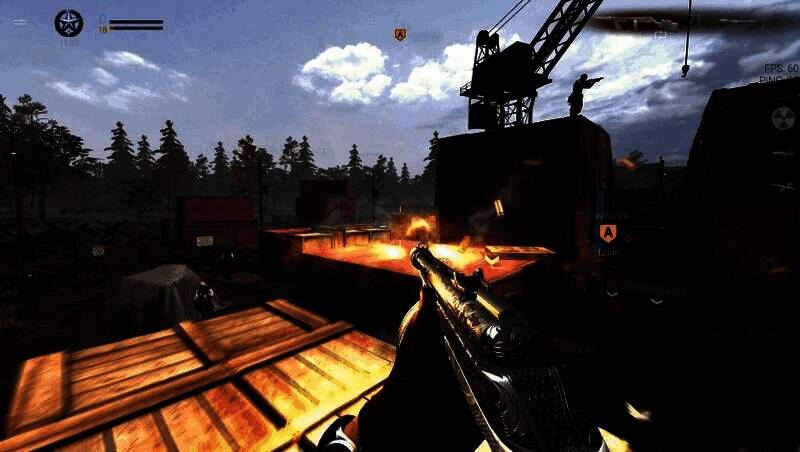Click the star team emblem badge
Screen dimensions: 800x452
tap(69, 23)
